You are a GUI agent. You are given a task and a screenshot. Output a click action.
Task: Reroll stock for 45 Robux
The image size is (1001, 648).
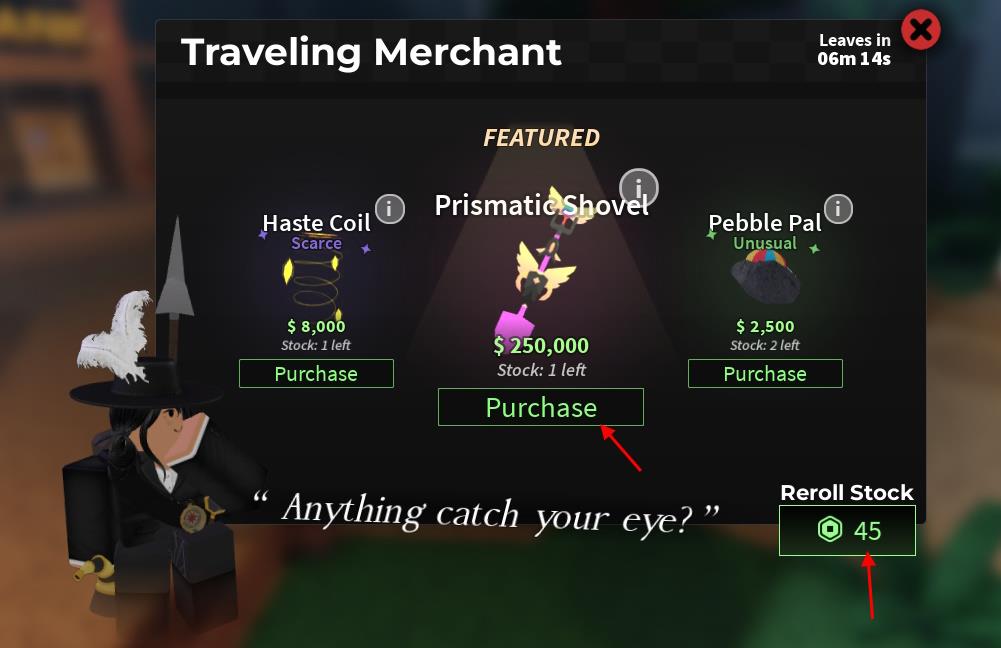tap(847, 530)
